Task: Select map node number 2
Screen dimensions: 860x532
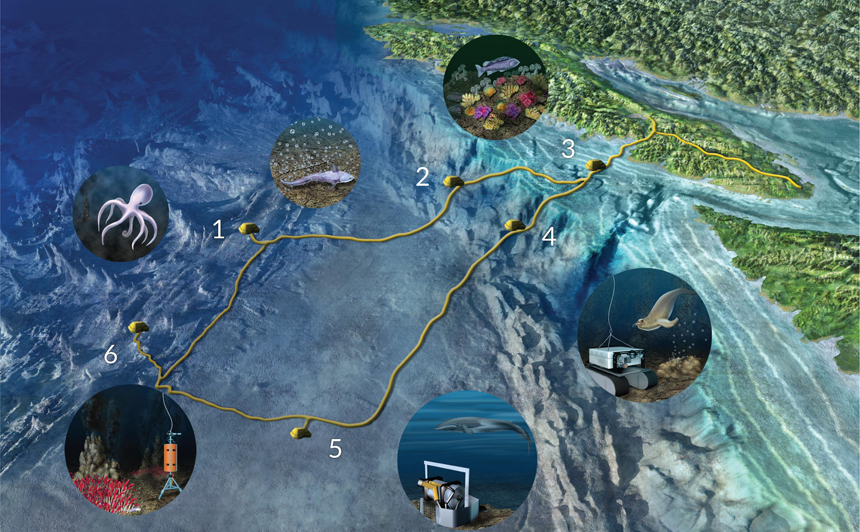Action: (x=452, y=181)
